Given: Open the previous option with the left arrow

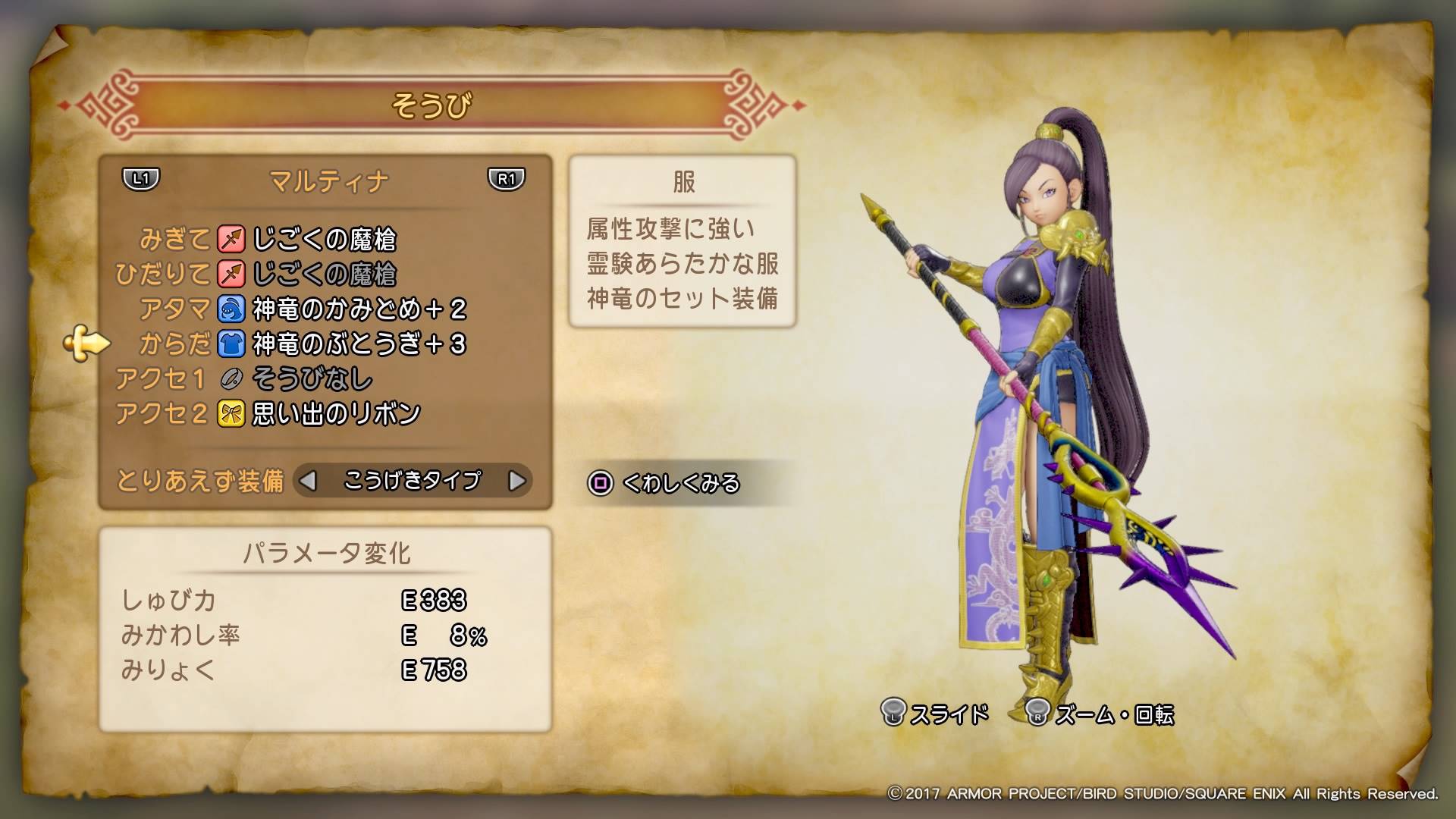Looking at the screenshot, I should (308, 480).
